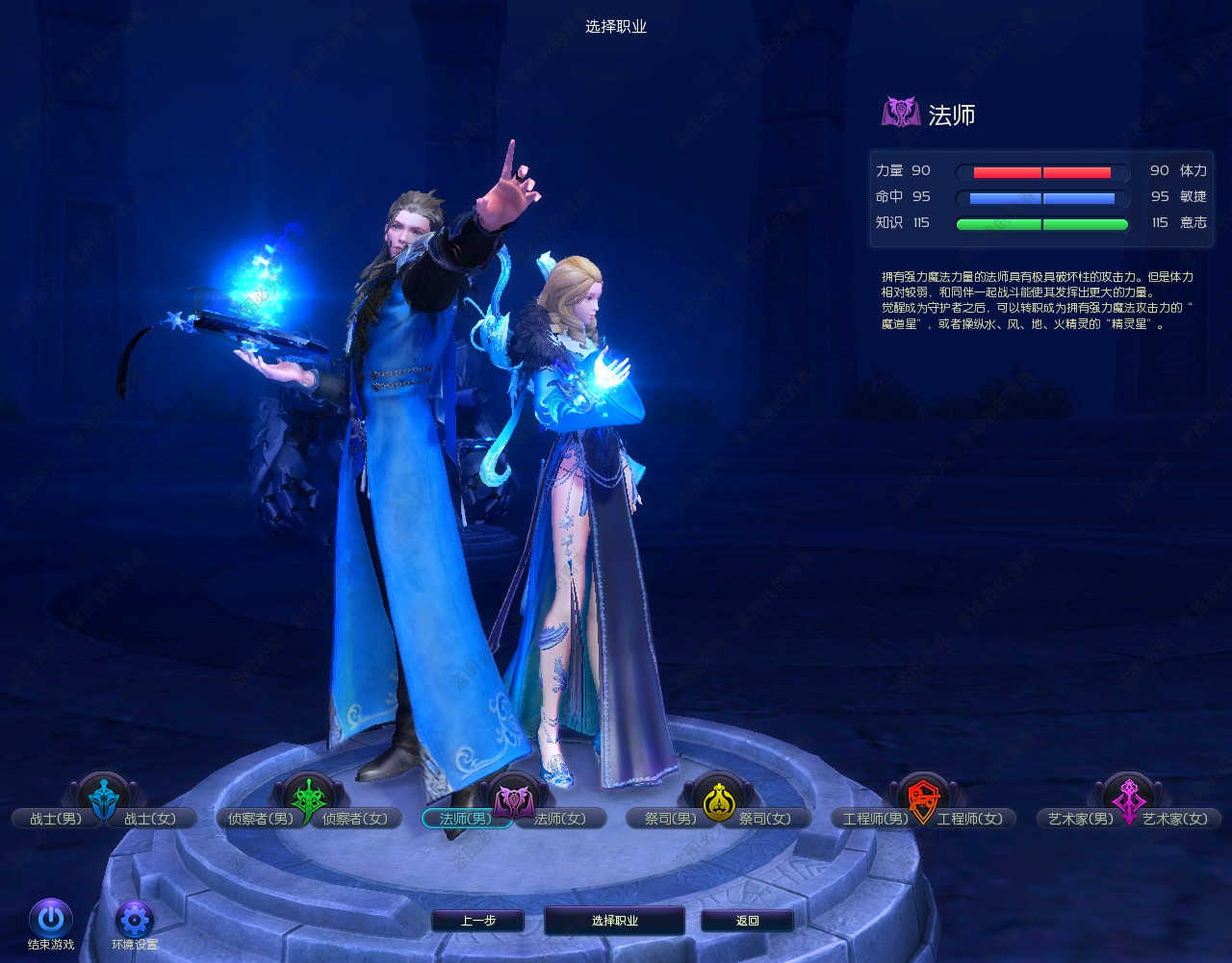
Task: Select the 侦察者(女) female scout class
Action: pyautogui.click(x=355, y=819)
